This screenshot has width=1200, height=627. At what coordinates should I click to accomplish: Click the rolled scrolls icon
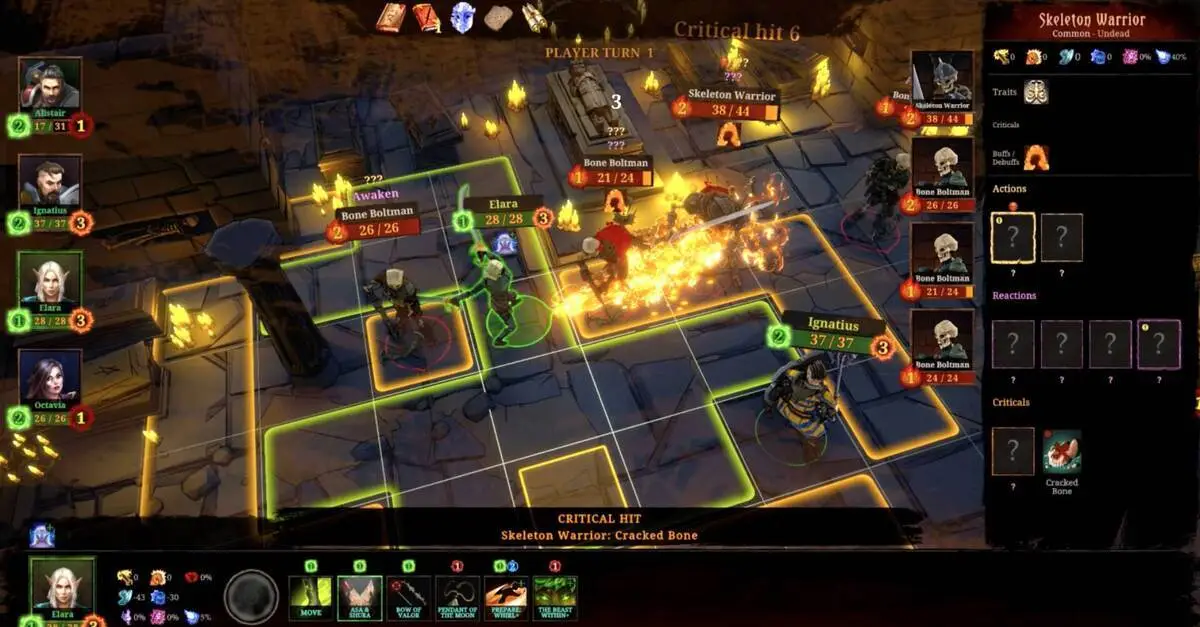pyautogui.click(x=534, y=17)
